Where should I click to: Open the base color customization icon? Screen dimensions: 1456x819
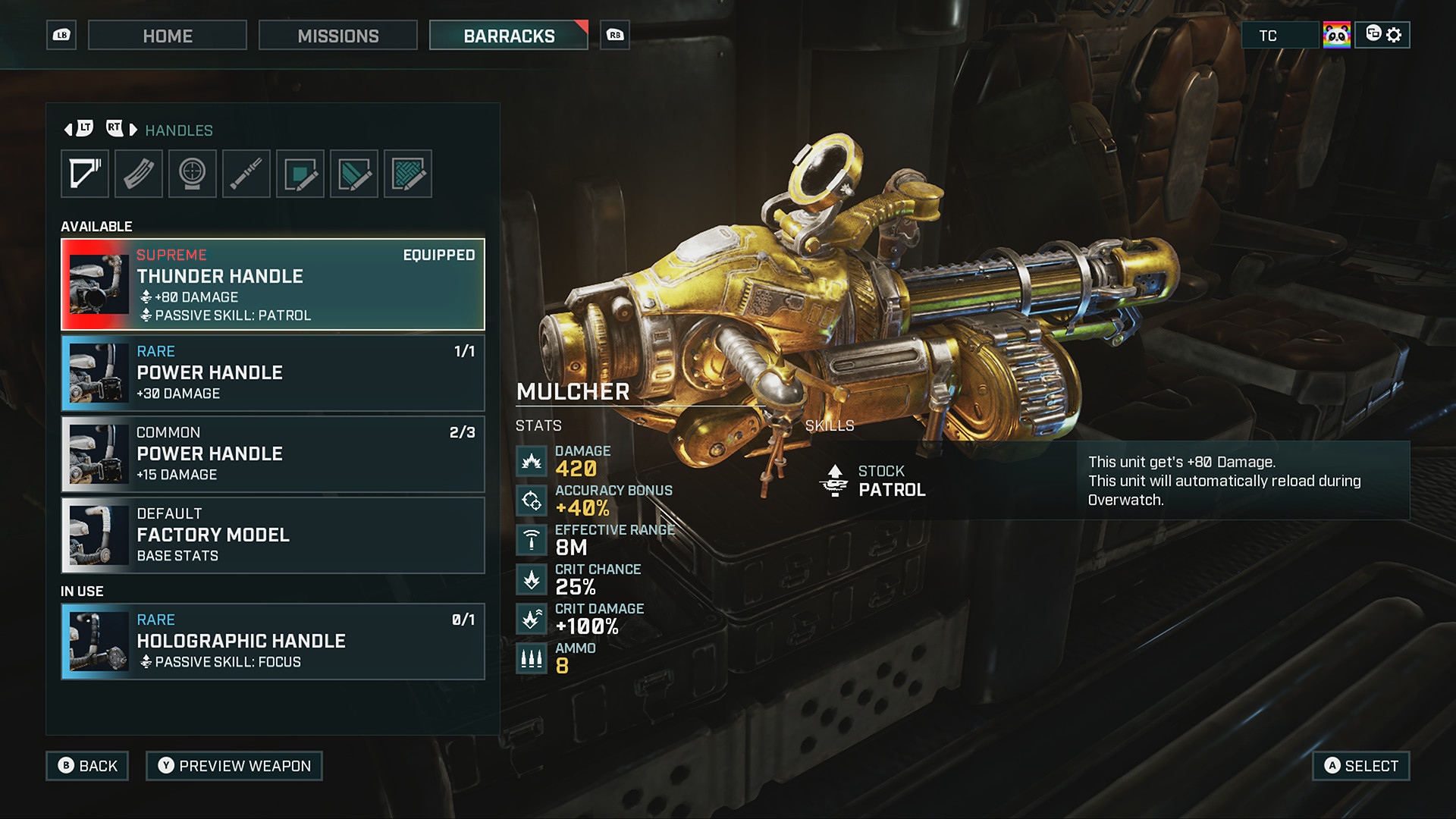tap(300, 173)
